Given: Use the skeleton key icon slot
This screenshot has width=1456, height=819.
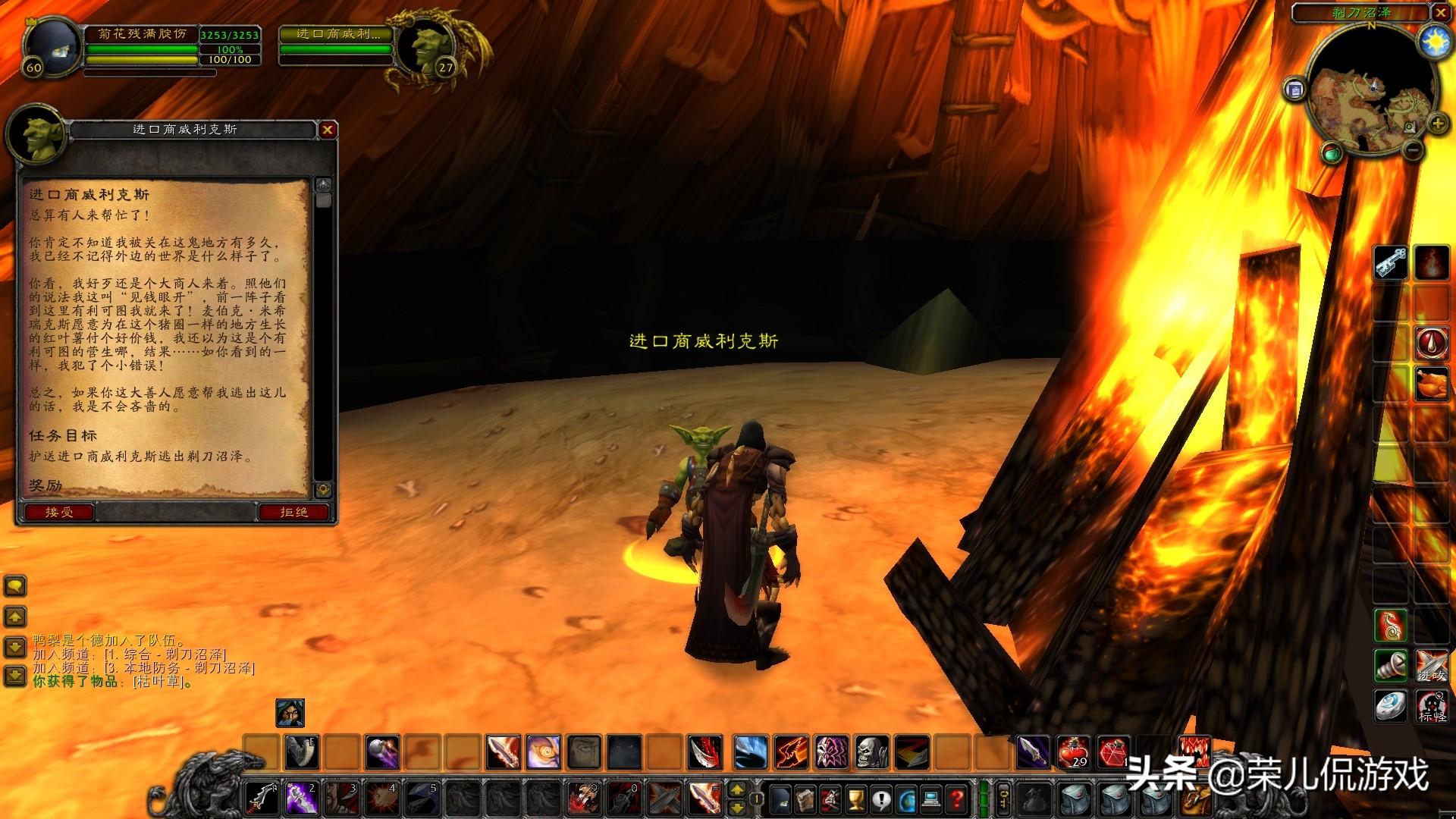Looking at the screenshot, I should coord(1391,263).
